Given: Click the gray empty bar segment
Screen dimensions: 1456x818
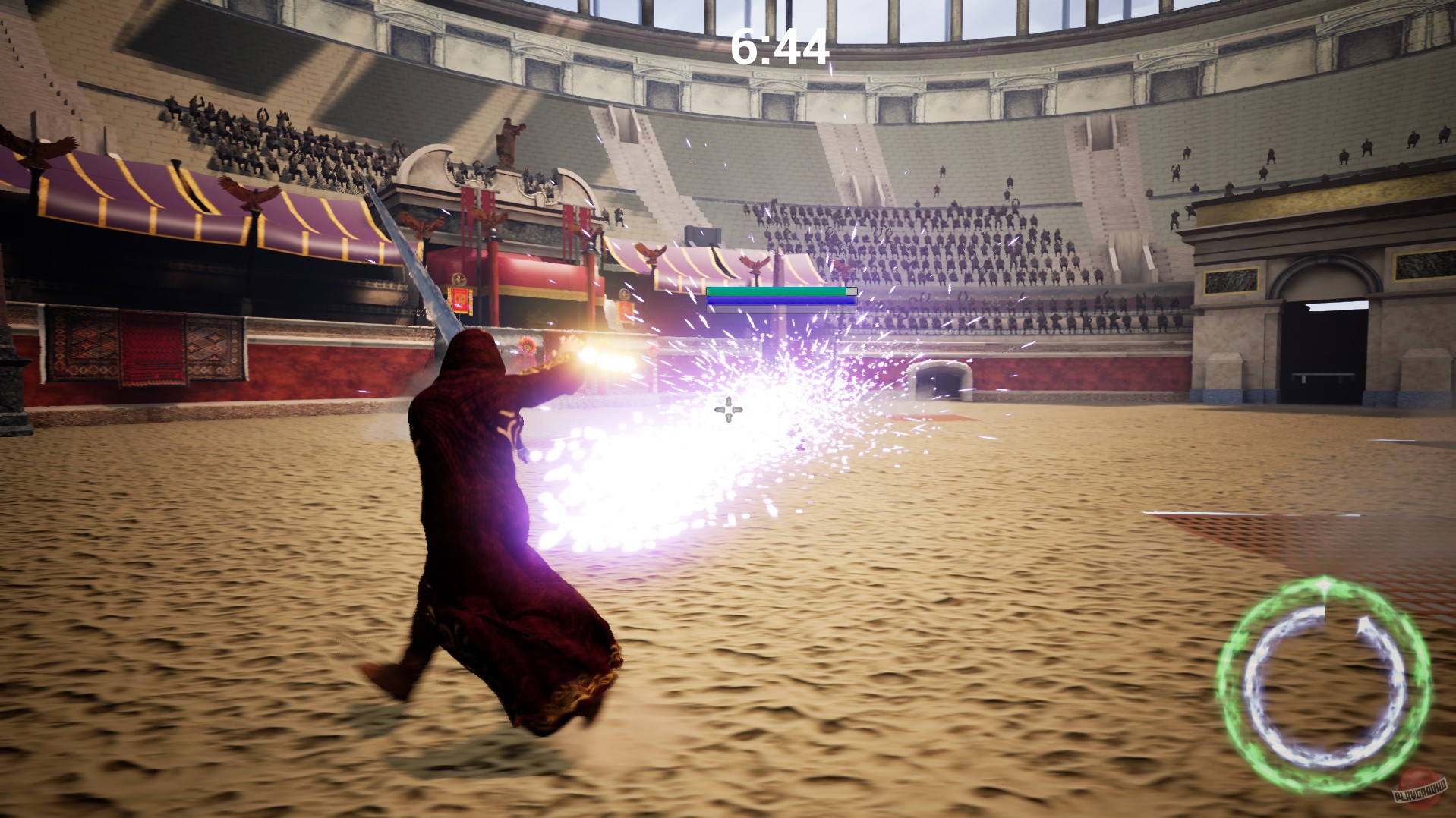Looking at the screenshot, I should coord(850,290).
